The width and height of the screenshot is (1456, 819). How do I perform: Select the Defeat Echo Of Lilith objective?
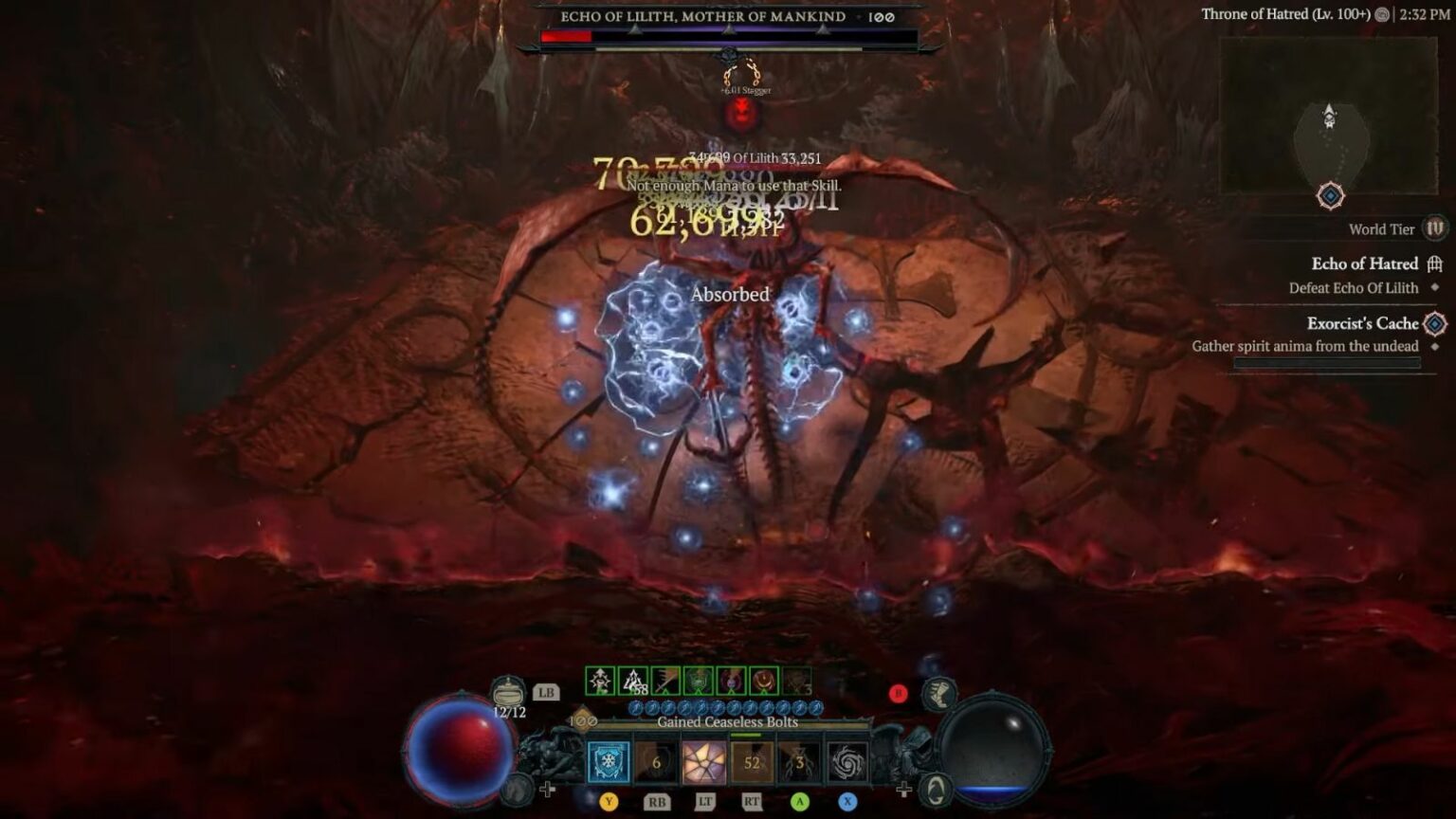pos(1355,287)
